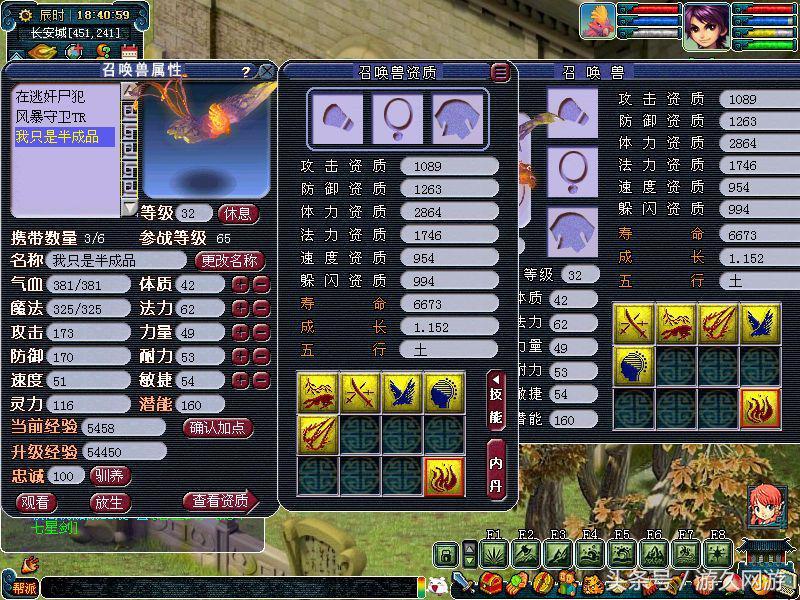Screen dimensions: 800x600
Task: Select 风暴守卫TR from the pet list
Action: tap(51, 117)
